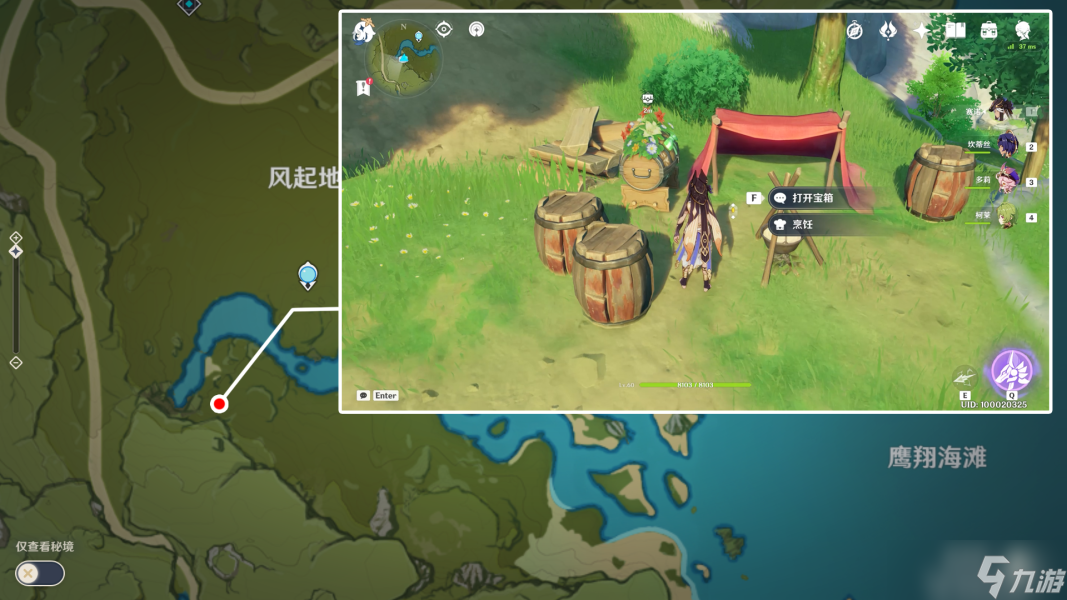Switch to party member 坎蒂丝
Screen dimensions: 1067x600
tap(1006, 146)
